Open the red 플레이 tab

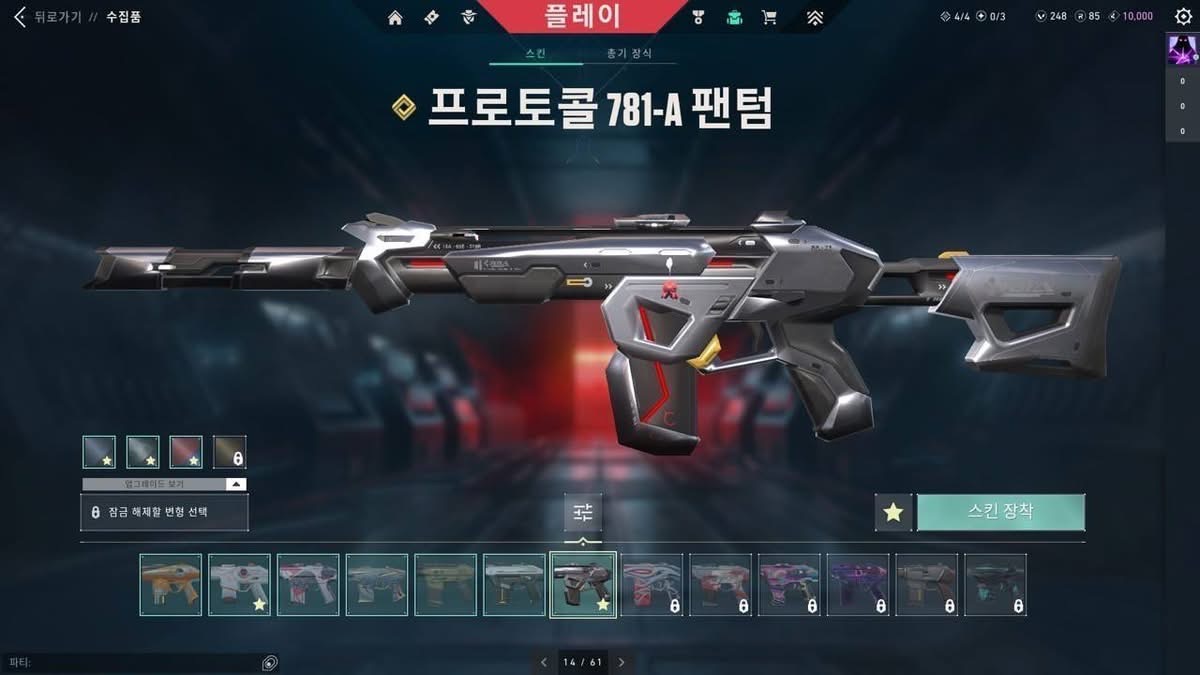pos(583,16)
